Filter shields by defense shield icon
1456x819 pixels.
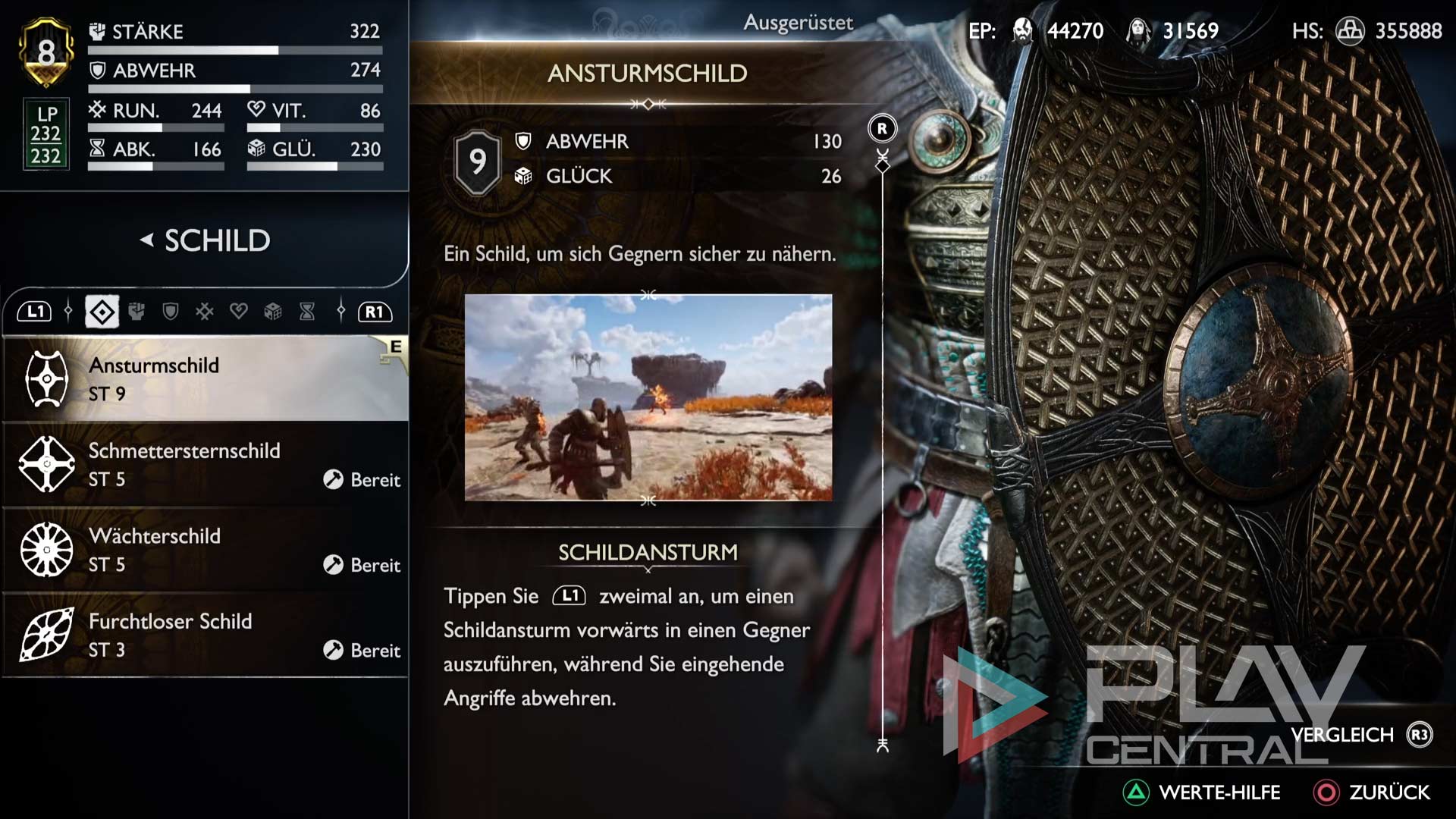(171, 312)
